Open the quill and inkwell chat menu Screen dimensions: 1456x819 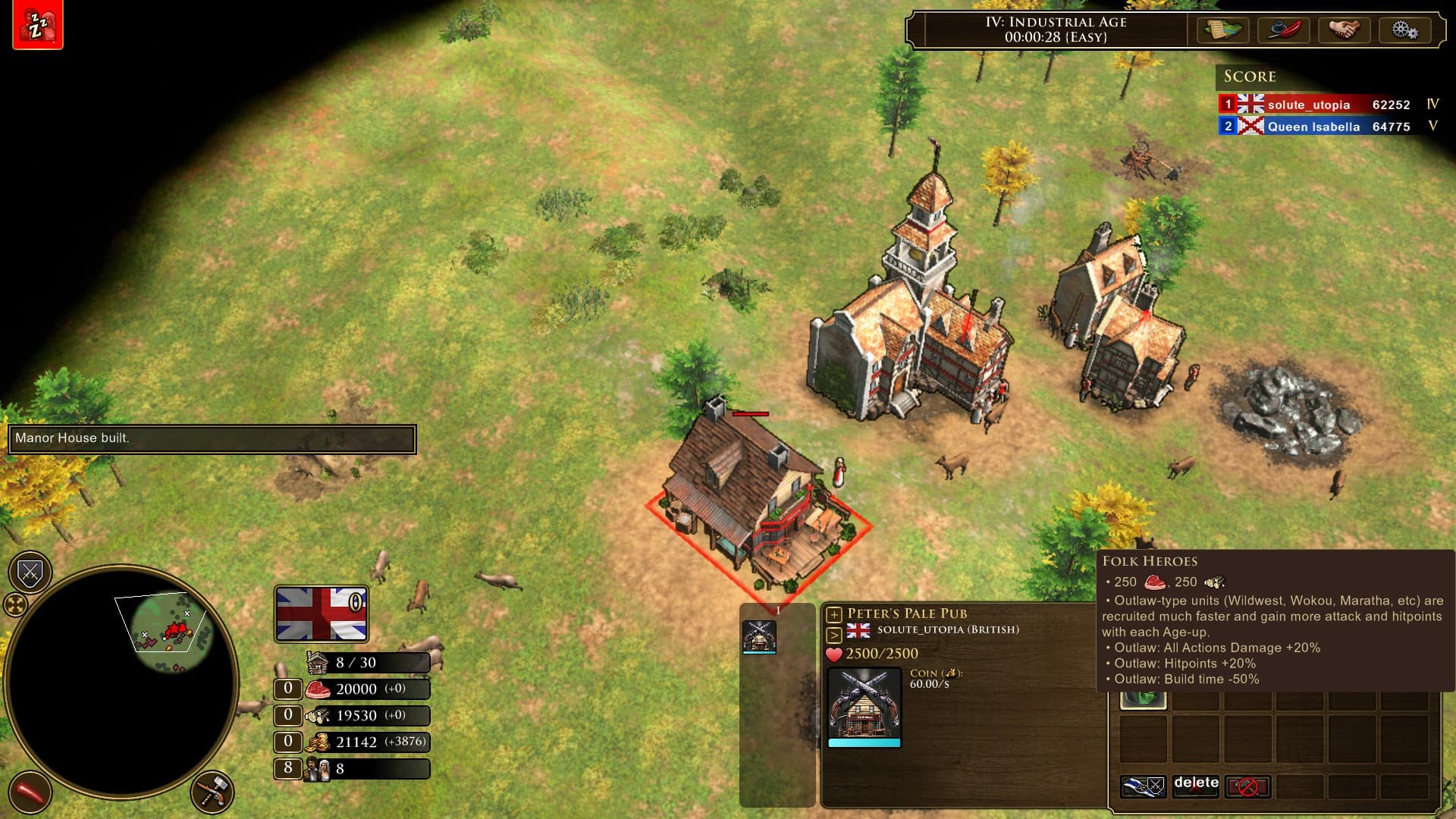pos(1284,30)
